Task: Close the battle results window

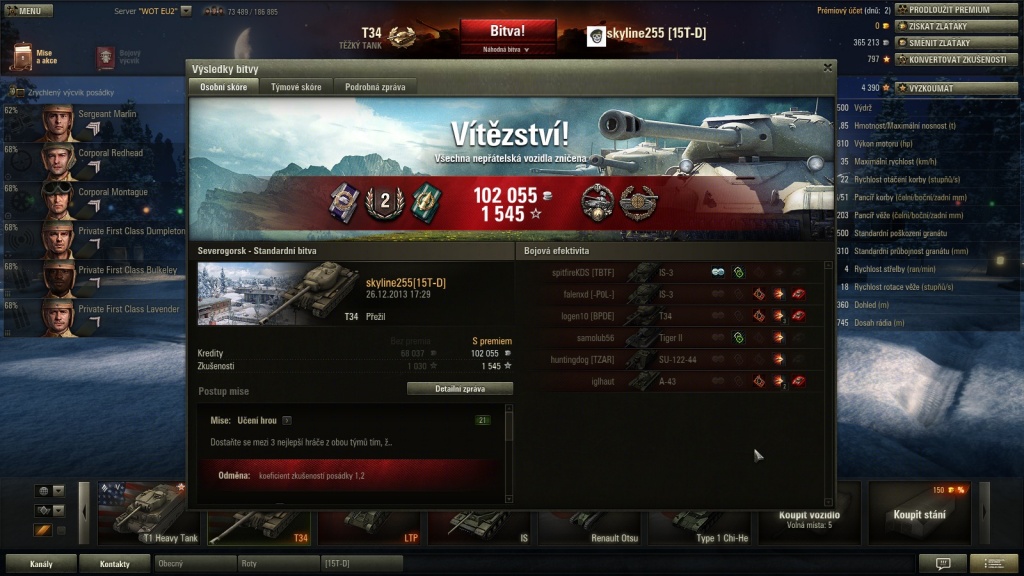Action: [827, 68]
